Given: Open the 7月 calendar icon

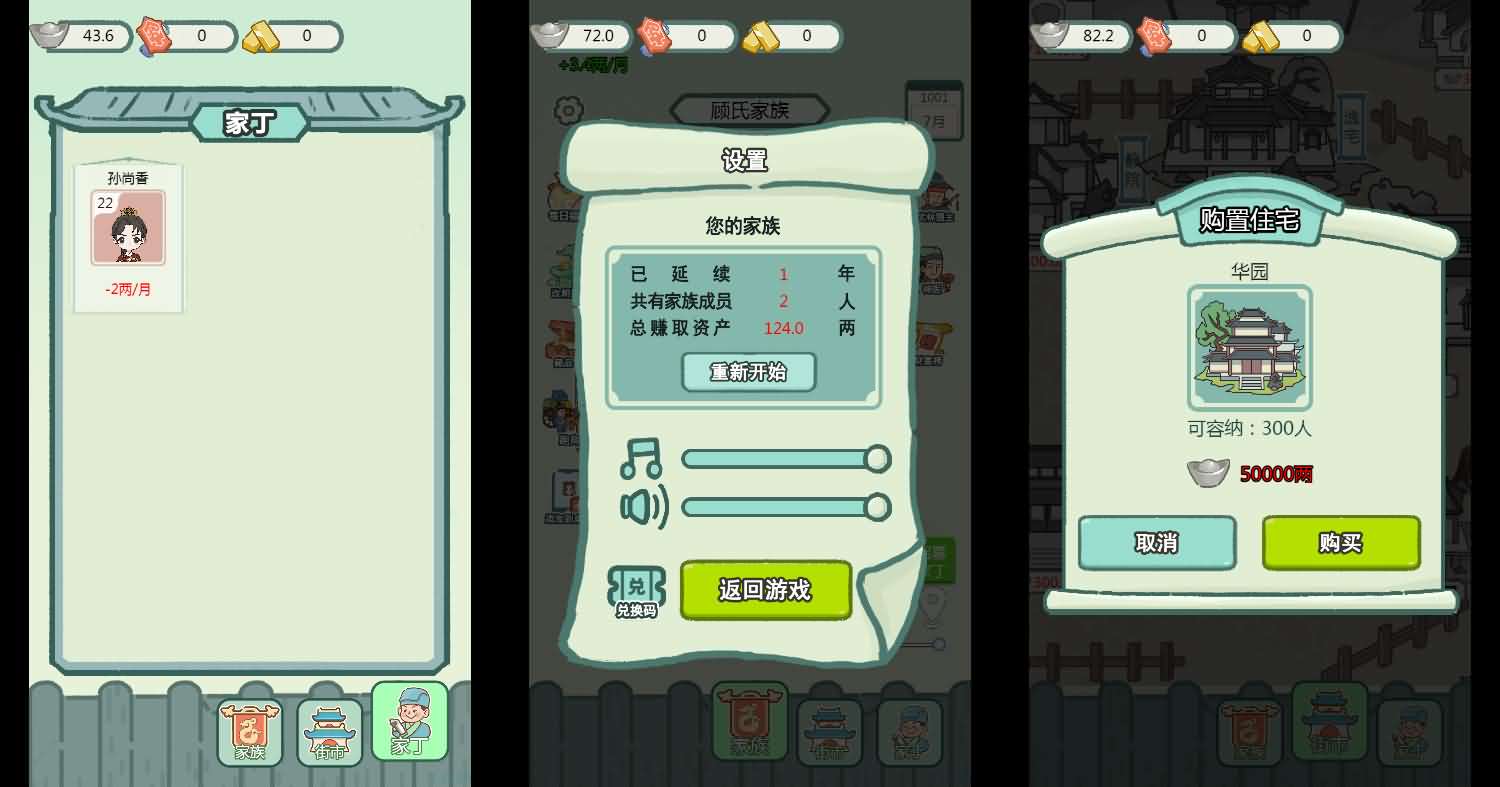Looking at the screenshot, I should tap(935, 110).
